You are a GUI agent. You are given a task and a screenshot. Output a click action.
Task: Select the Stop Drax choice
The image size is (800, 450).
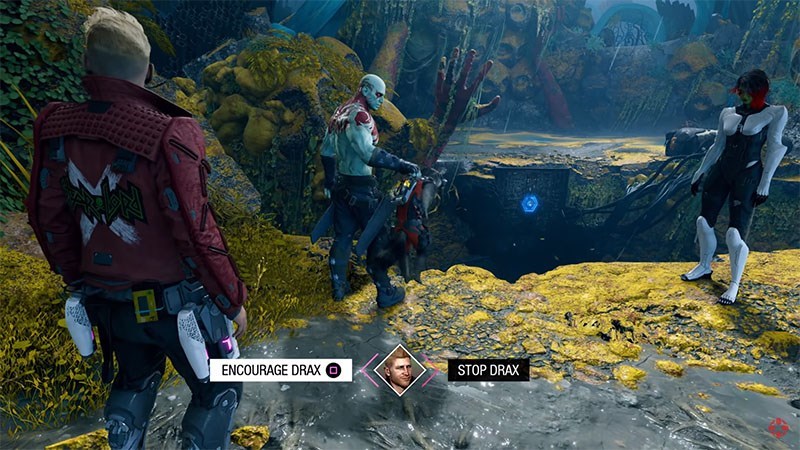488,370
